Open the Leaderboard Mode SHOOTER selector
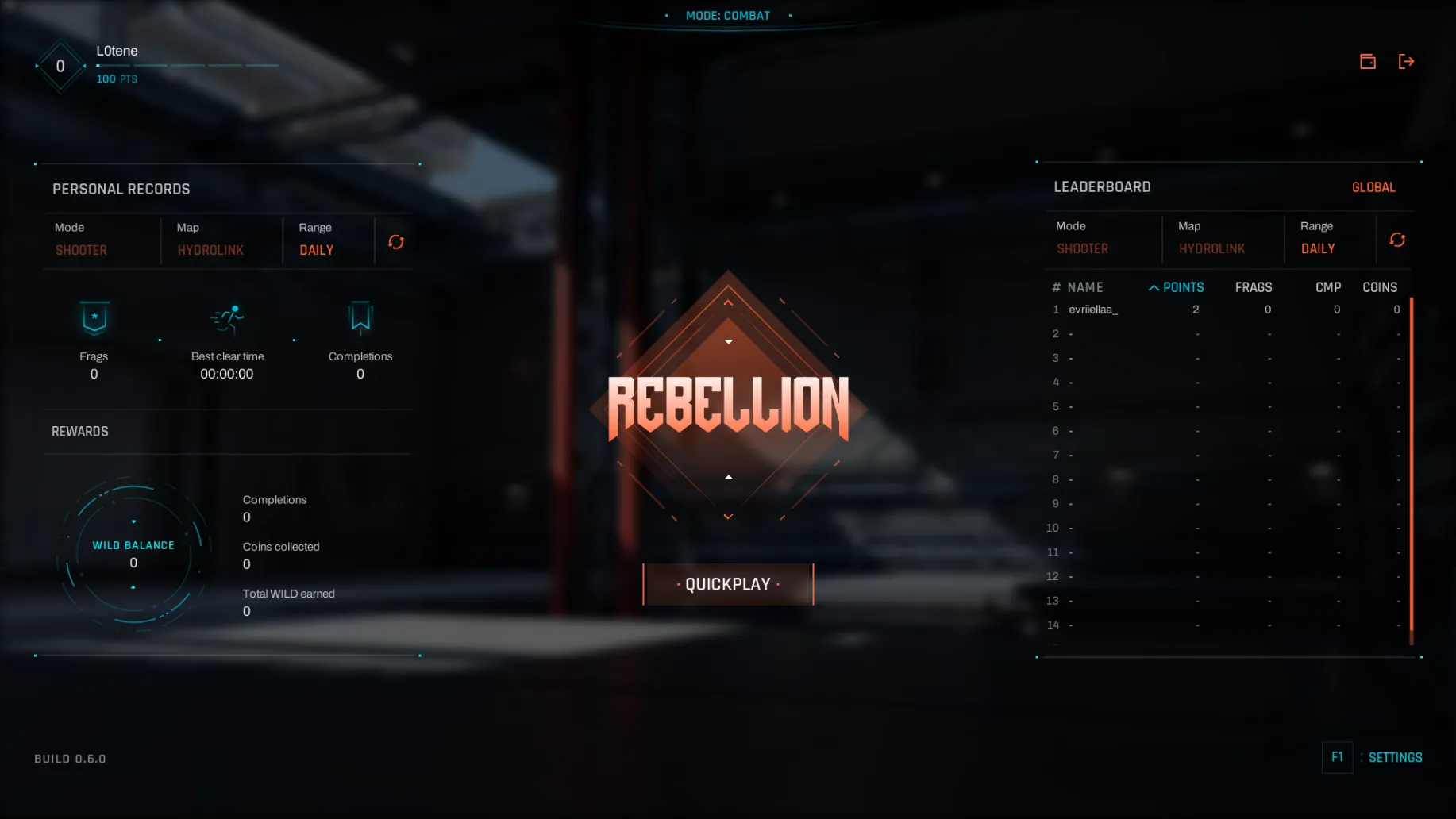 (x=1082, y=248)
